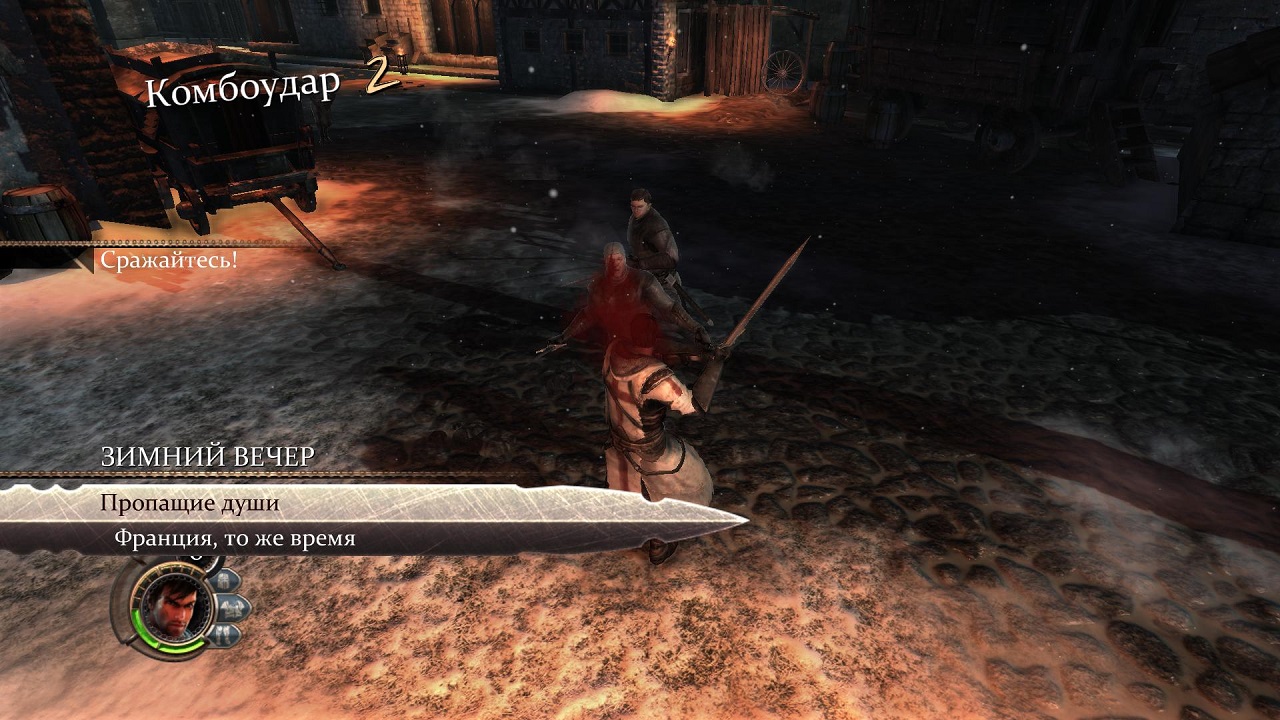Click the "Сражайтесь!" objective banner
The width and height of the screenshot is (1280, 720).
pos(168,260)
